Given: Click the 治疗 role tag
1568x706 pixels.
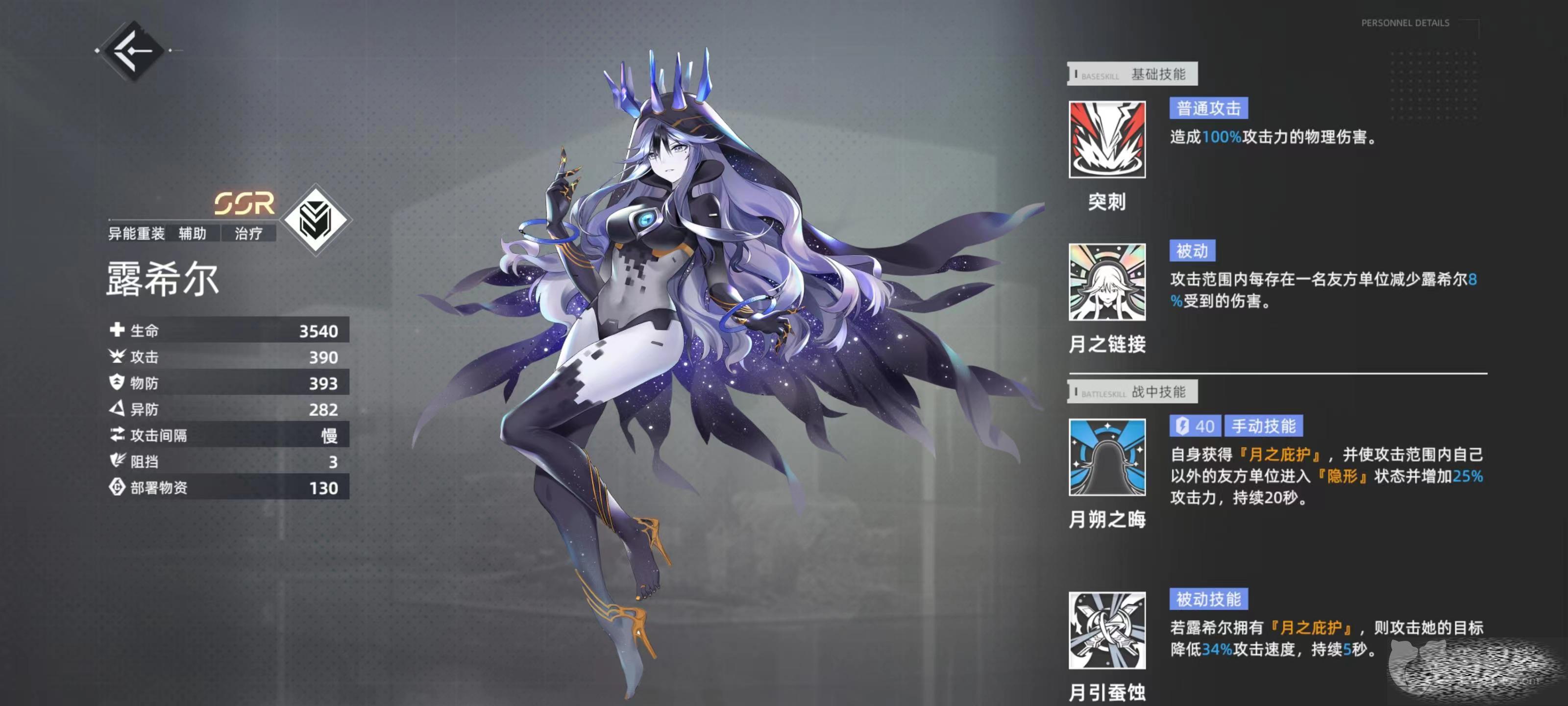Looking at the screenshot, I should [248, 233].
